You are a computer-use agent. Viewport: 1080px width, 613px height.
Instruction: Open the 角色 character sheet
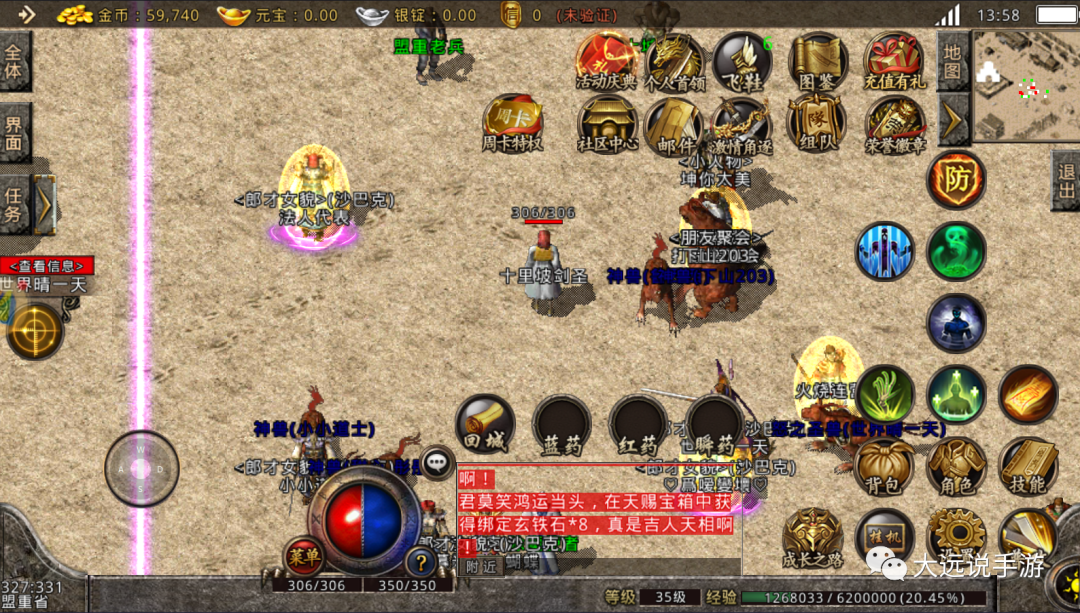957,466
